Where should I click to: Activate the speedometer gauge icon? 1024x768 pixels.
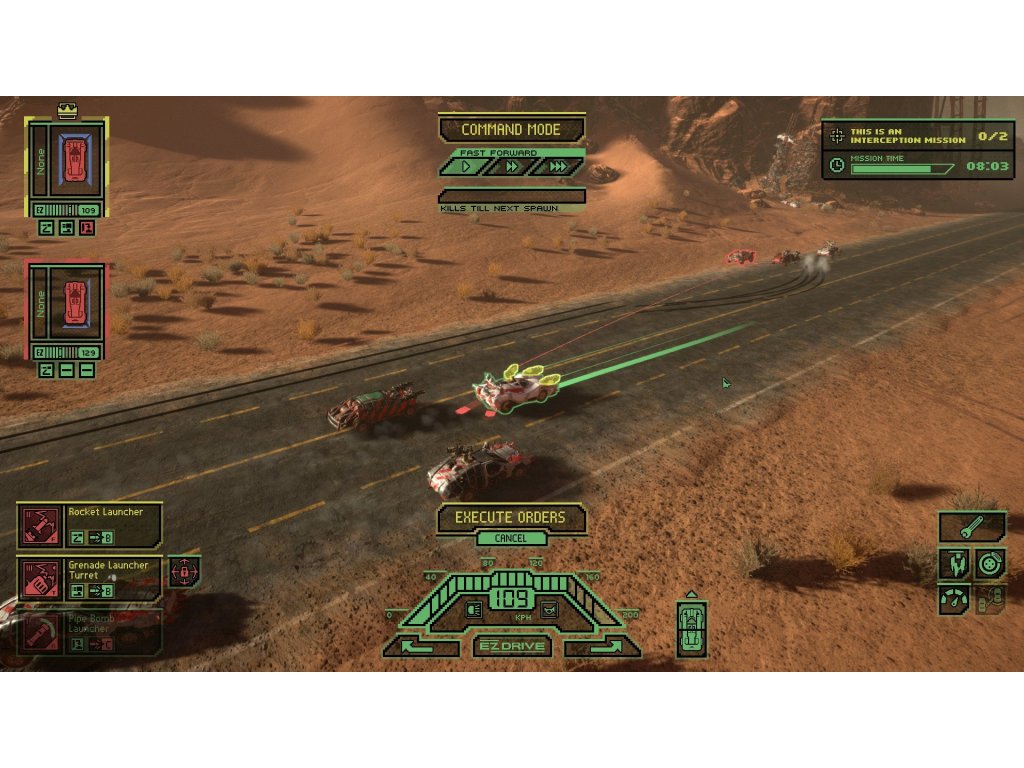coord(953,600)
